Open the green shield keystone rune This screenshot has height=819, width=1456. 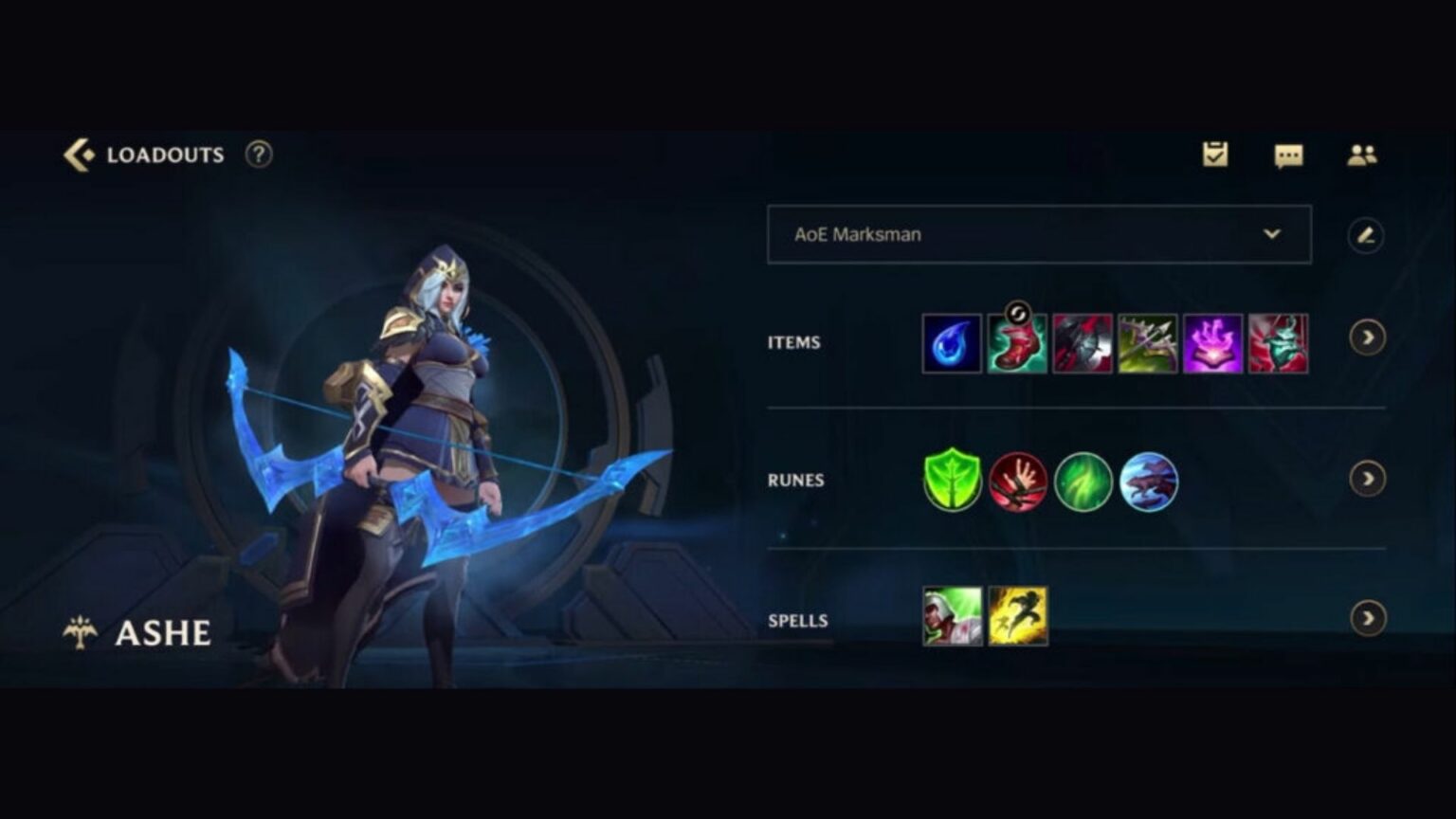pos(952,481)
